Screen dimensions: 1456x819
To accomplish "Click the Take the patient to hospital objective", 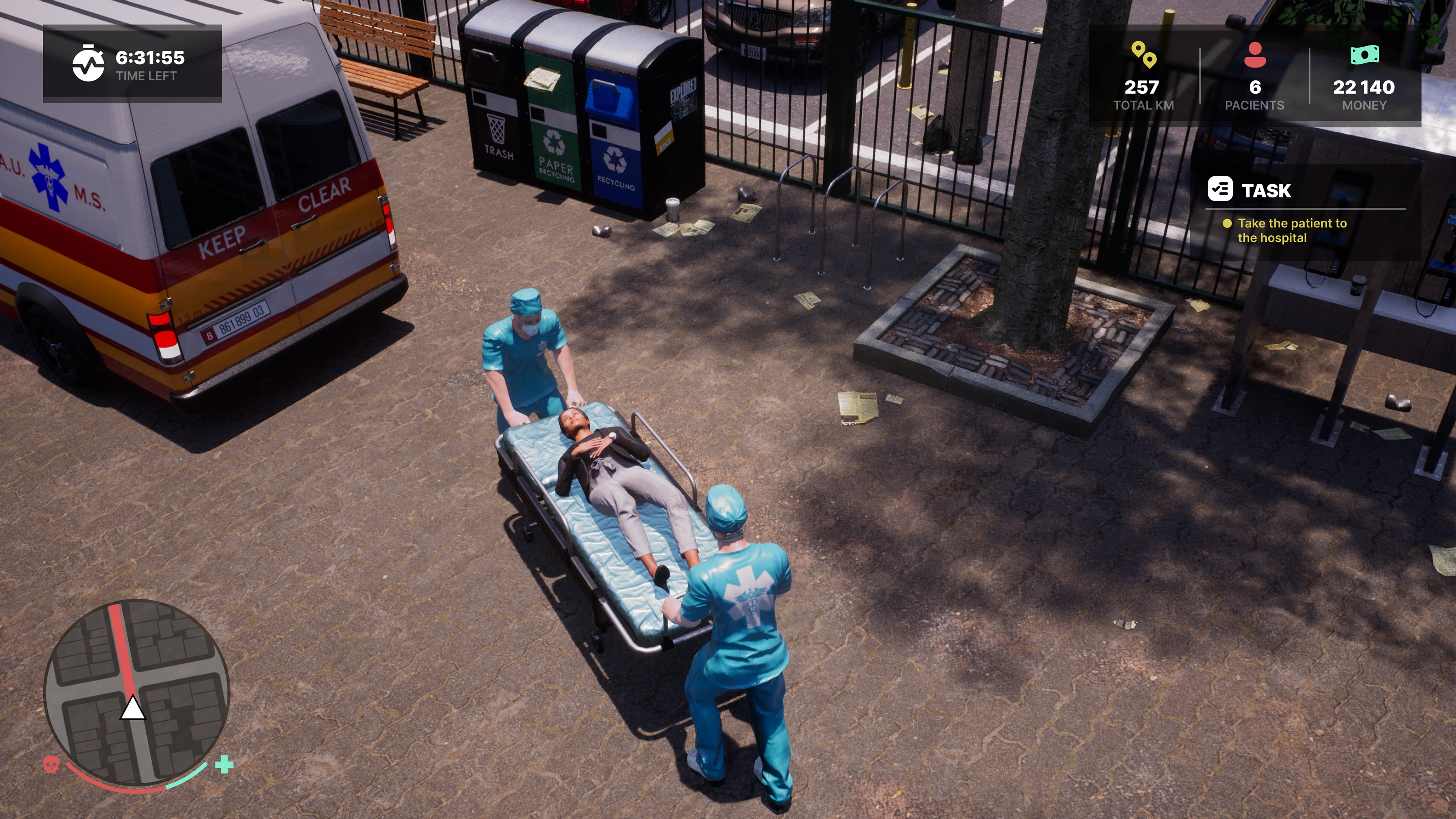I will point(1293,231).
